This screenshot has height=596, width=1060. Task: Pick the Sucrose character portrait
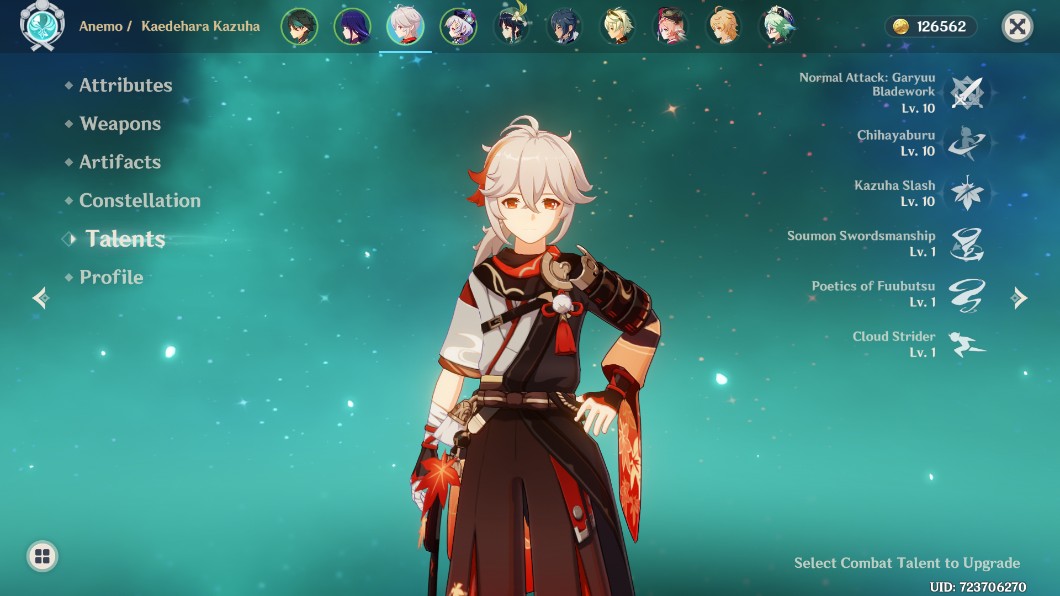click(778, 27)
